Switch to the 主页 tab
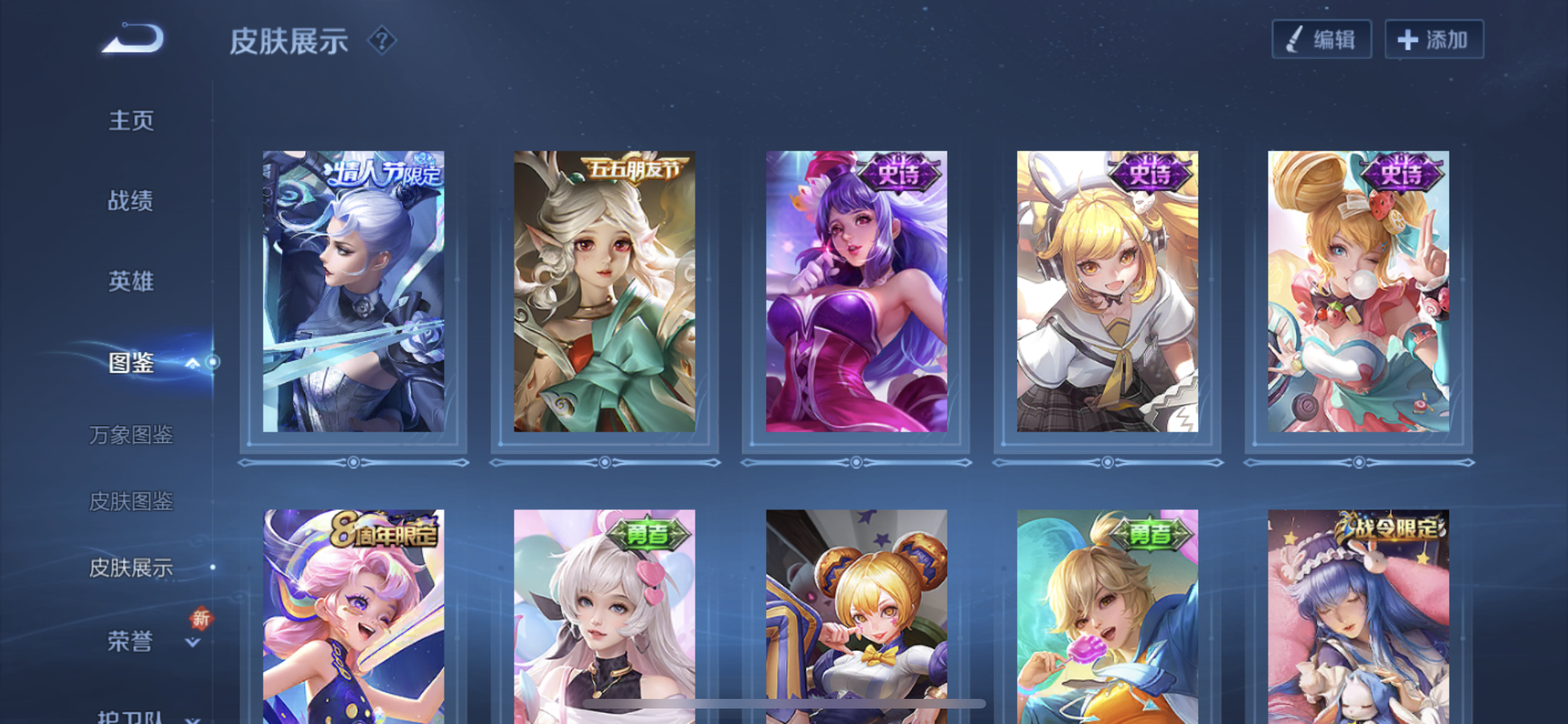 131,120
